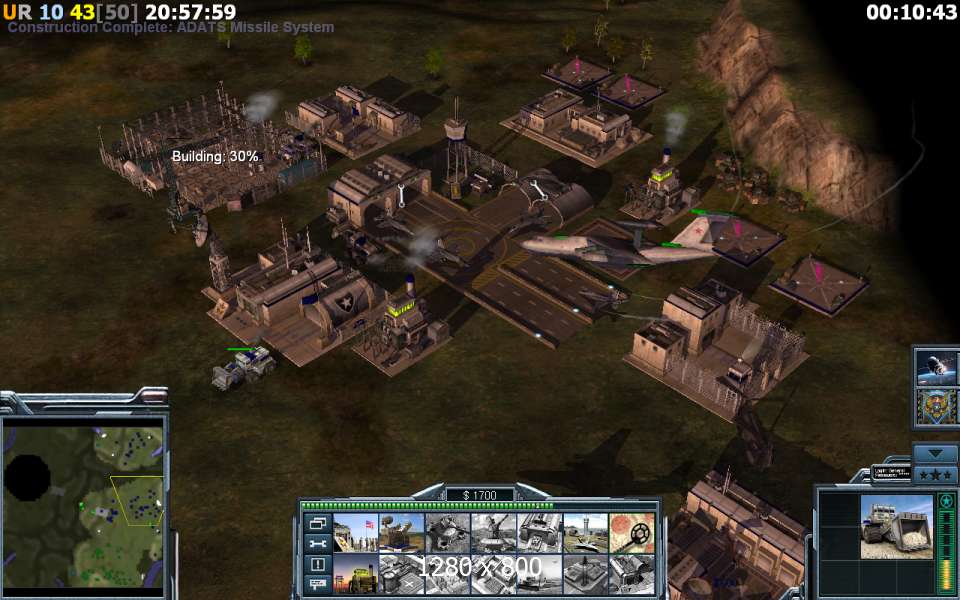960x600 pixels.
Task: Open the three-star generals promotion button
Action: point(937,473)
